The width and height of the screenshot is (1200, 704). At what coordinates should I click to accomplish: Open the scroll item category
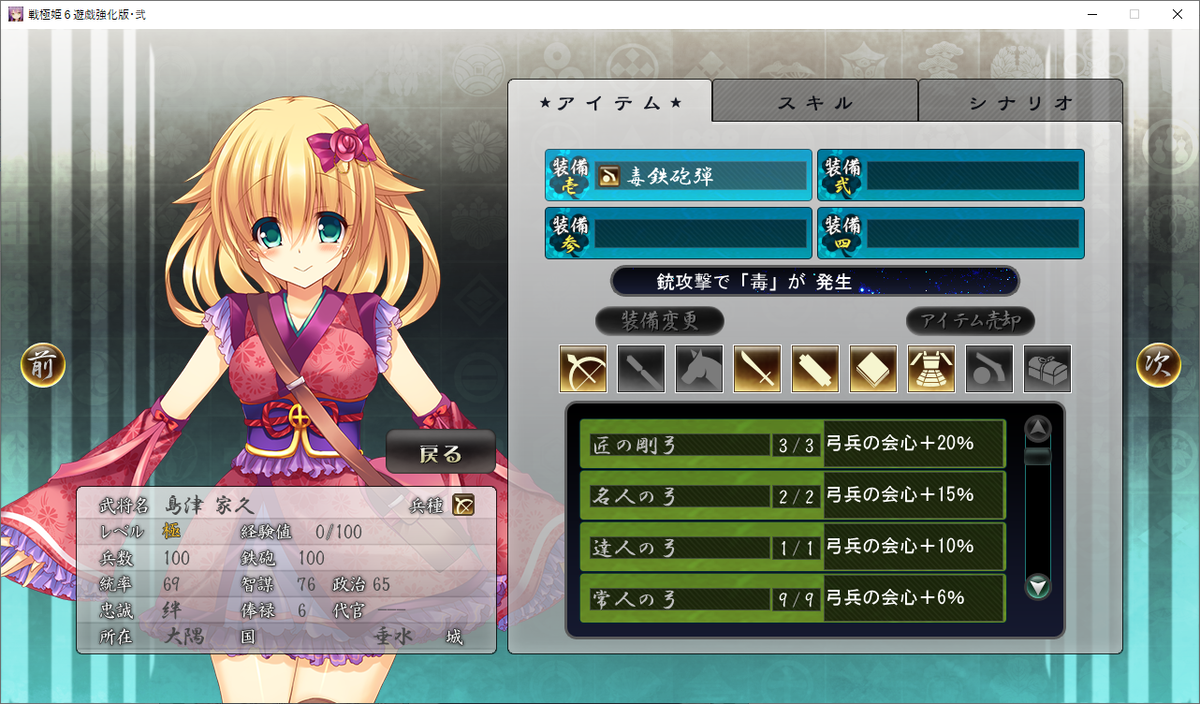[x=815, y=369]
